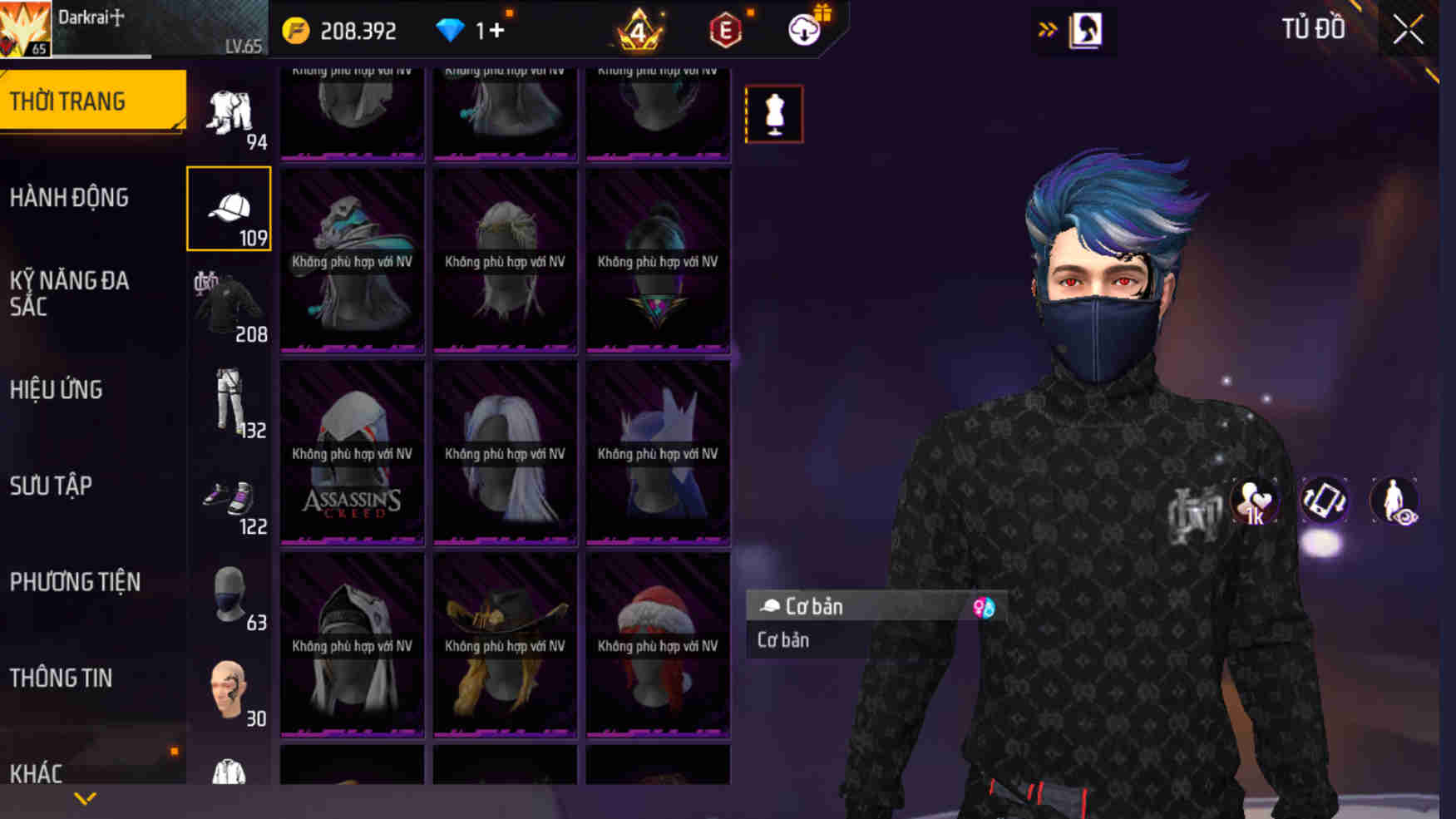Expand the double-arrow panel near the top

pos(1047,27)
